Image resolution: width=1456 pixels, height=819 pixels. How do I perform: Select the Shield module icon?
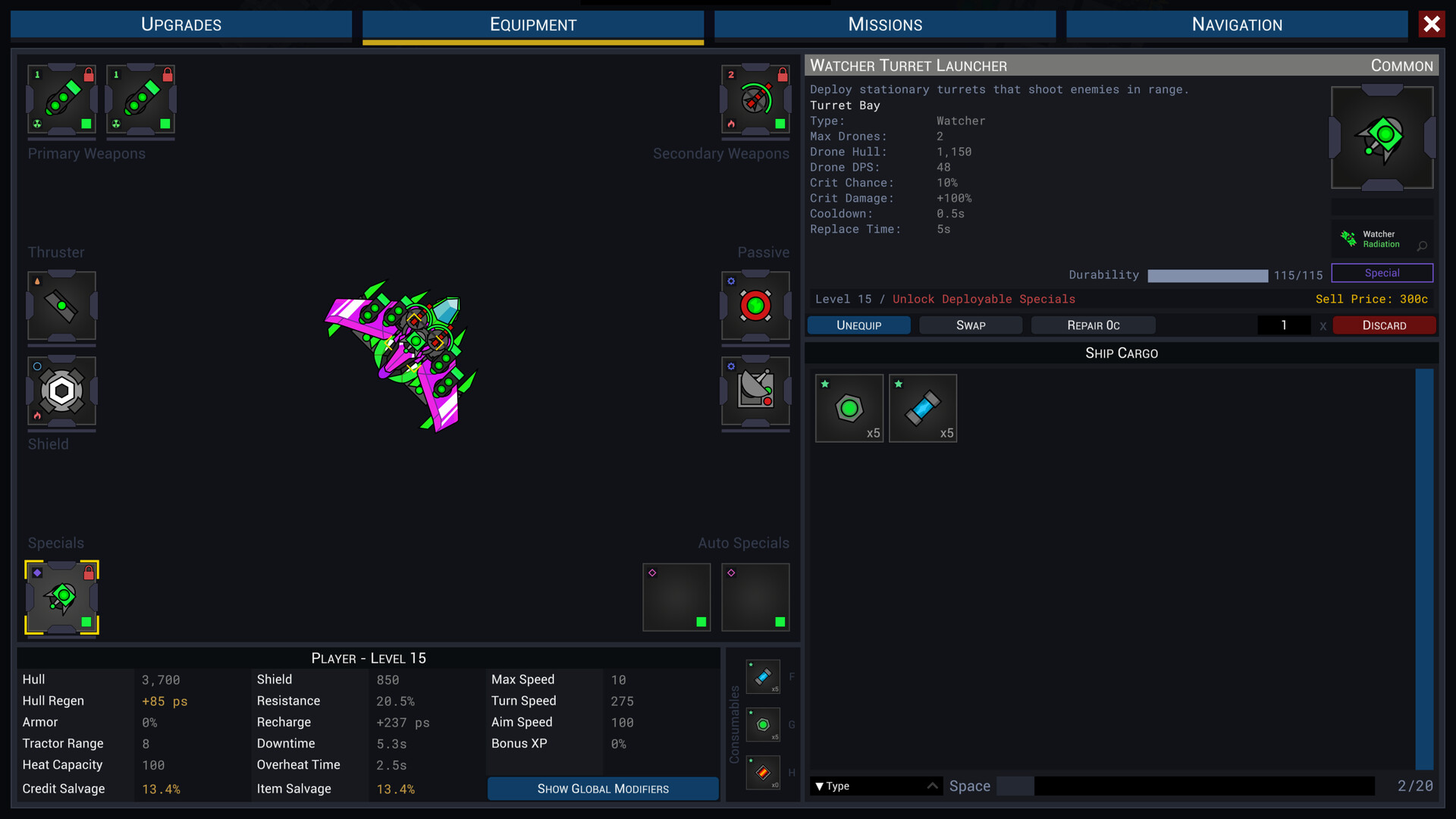pos(61,392)
